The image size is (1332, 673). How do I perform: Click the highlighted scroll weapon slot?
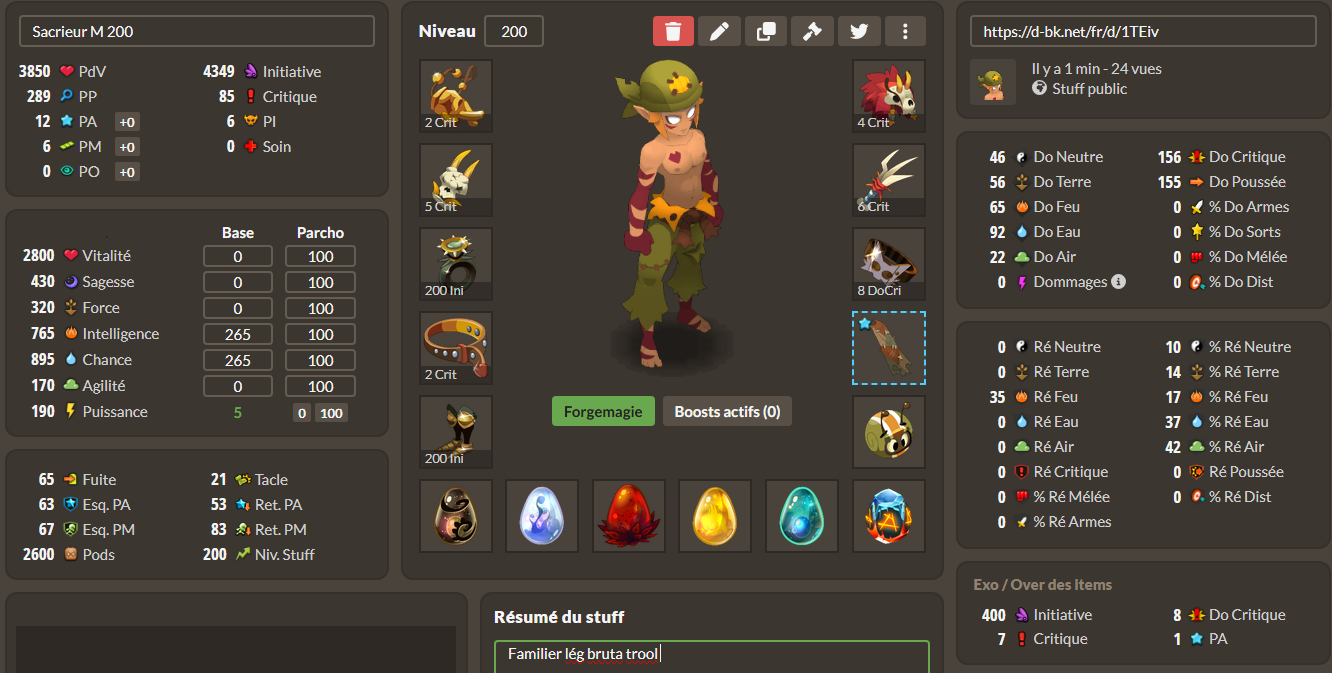tap(889, 348)
